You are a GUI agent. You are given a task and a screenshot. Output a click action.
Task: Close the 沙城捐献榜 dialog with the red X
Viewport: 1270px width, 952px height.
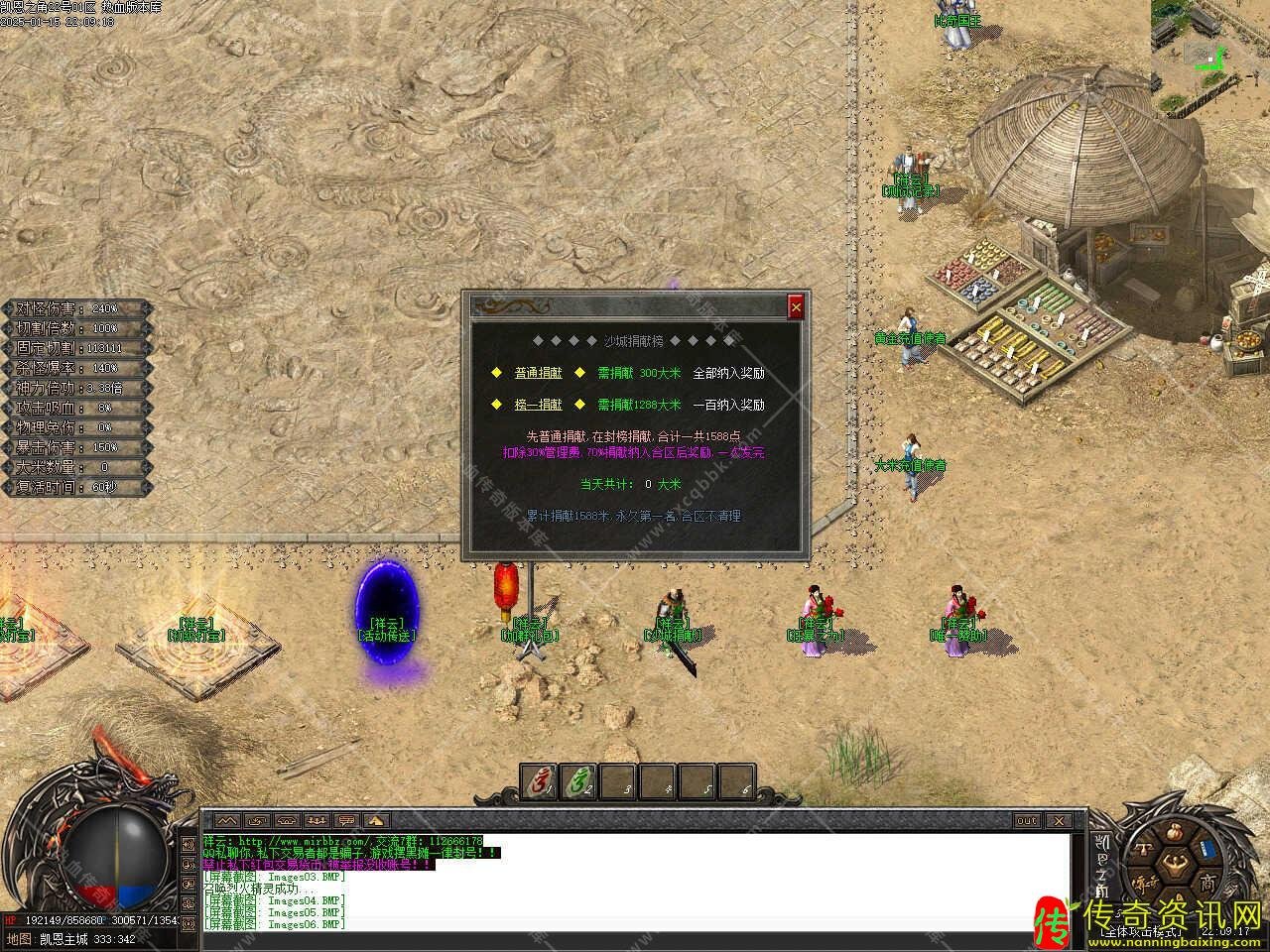tap(796, 308)
